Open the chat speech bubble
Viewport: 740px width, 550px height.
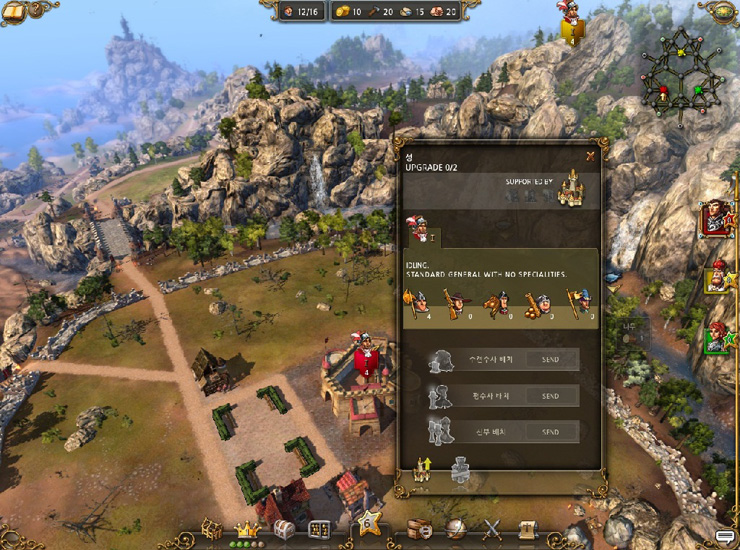tap(725, 538)
